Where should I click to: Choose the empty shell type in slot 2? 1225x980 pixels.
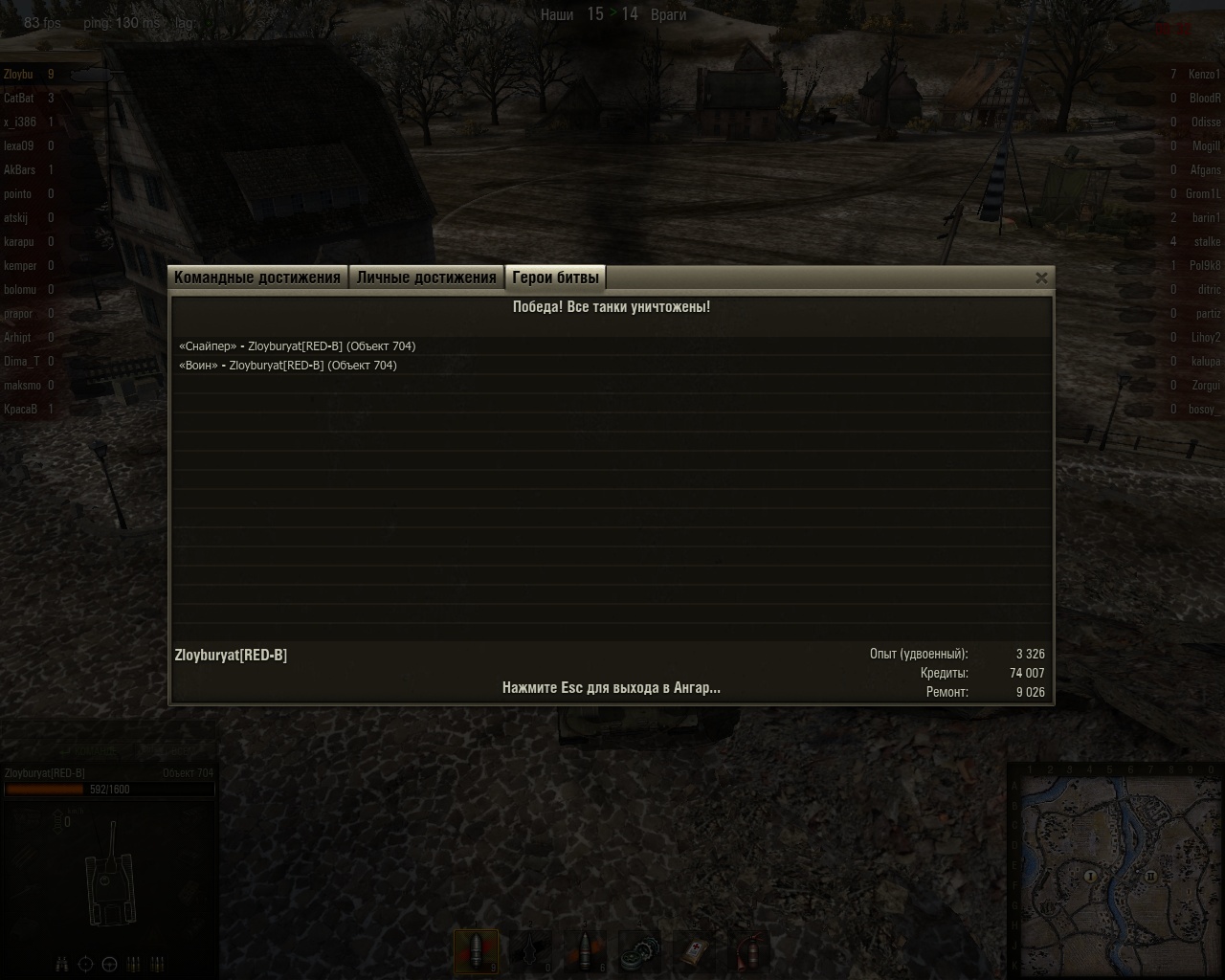coord(531,951)
